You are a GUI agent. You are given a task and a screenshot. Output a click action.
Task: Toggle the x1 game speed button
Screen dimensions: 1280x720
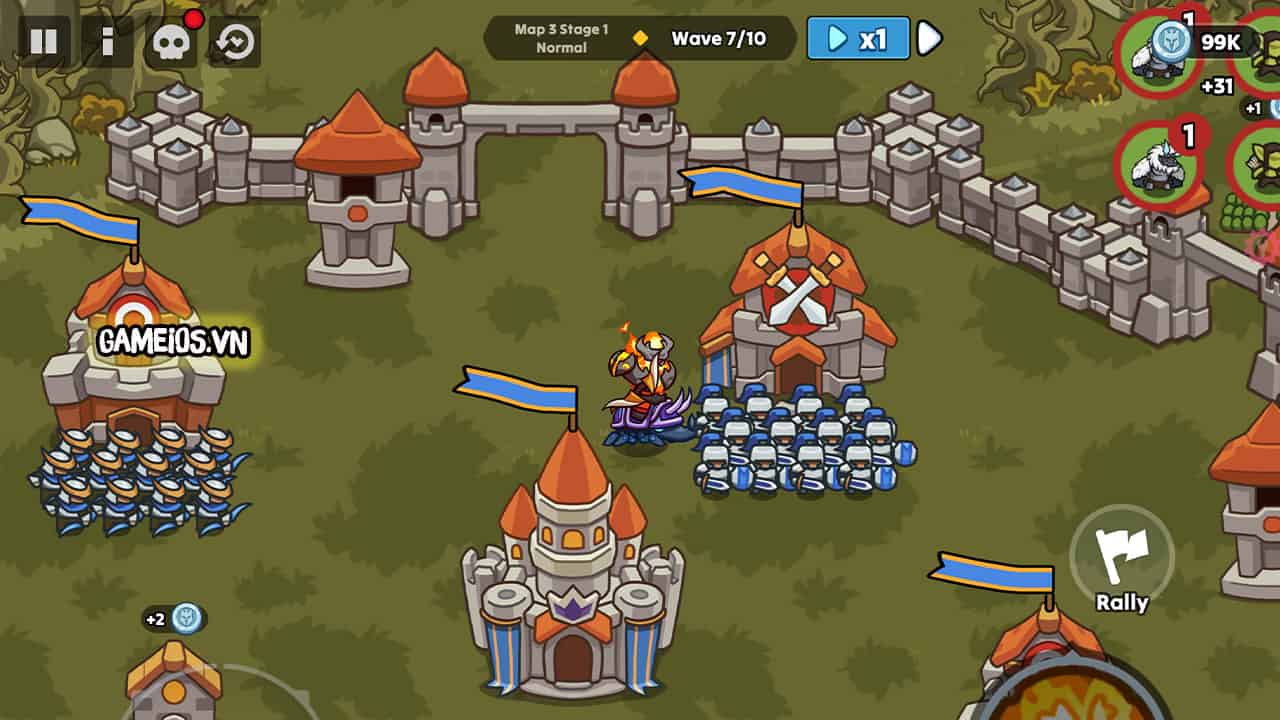[x=858, y=39]
